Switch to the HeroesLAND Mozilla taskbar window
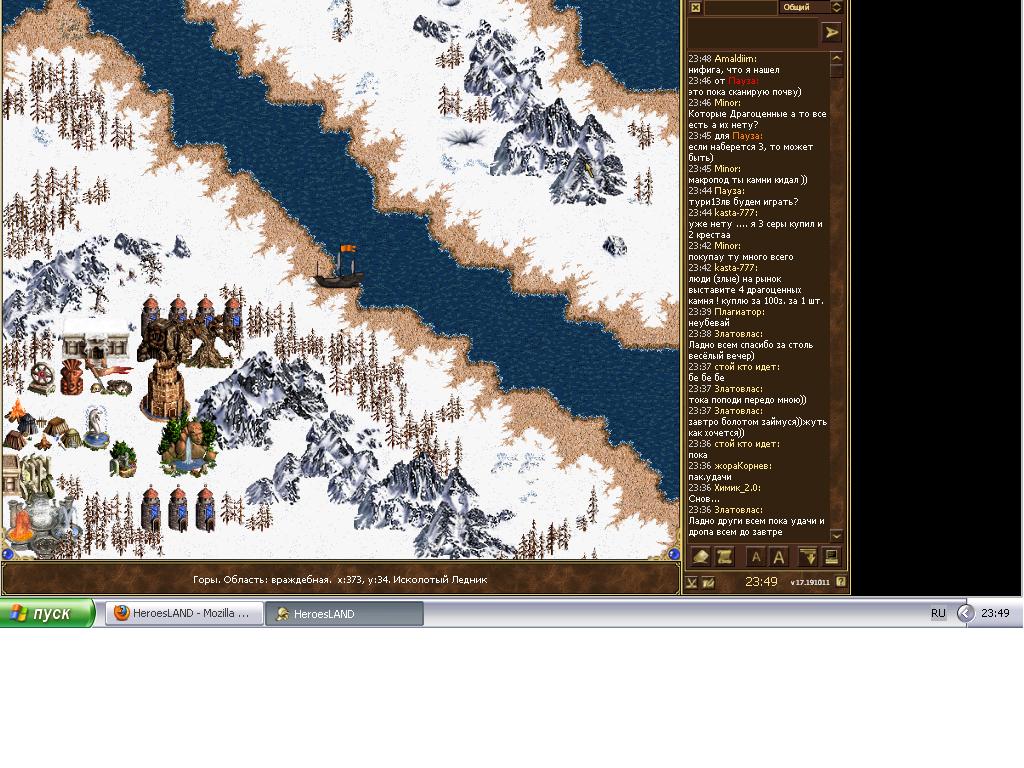1024x768 pixels. coord(184,613)
